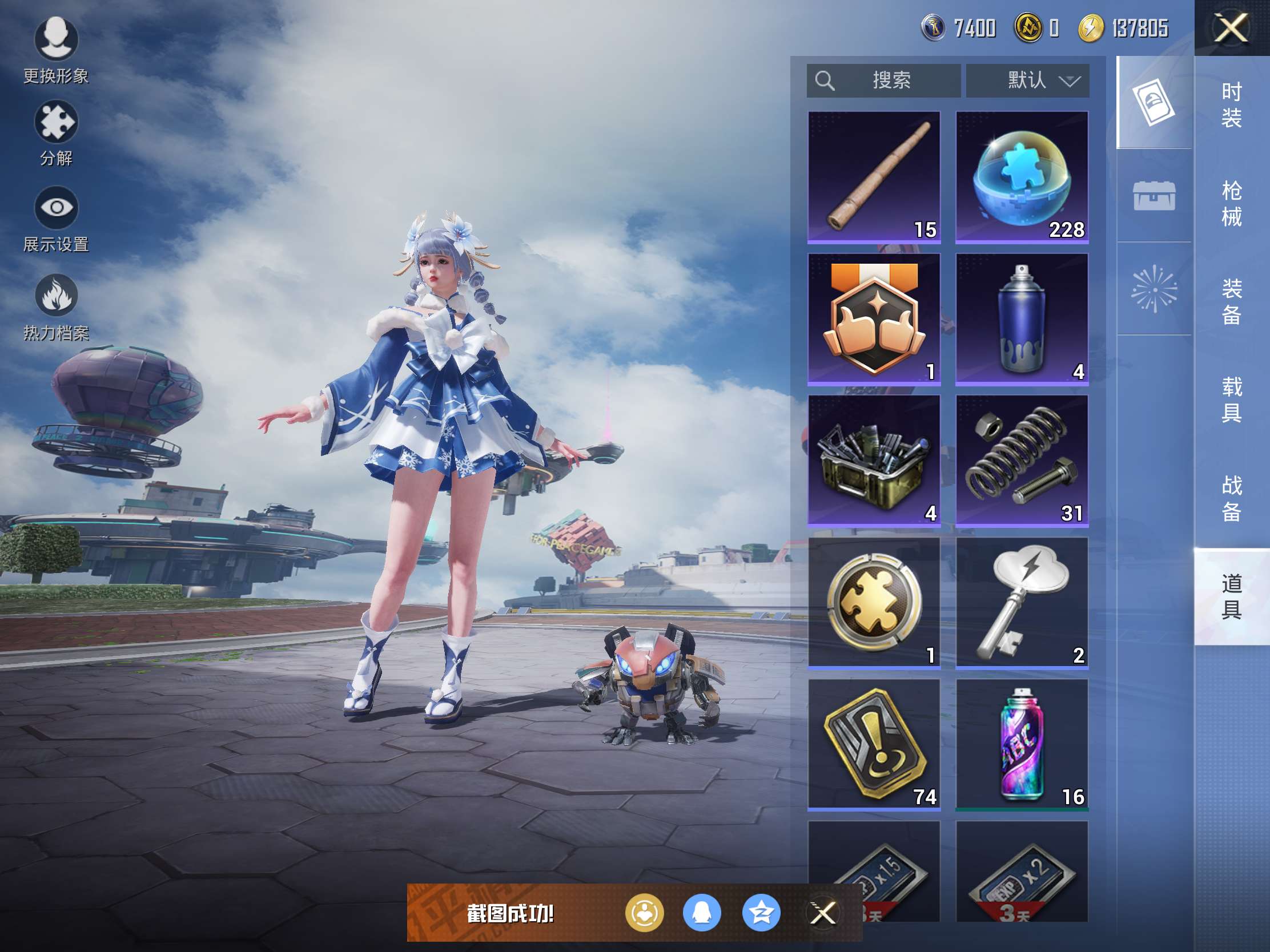
Task: Select the 道具 items tab
Action: point(1231,597)
